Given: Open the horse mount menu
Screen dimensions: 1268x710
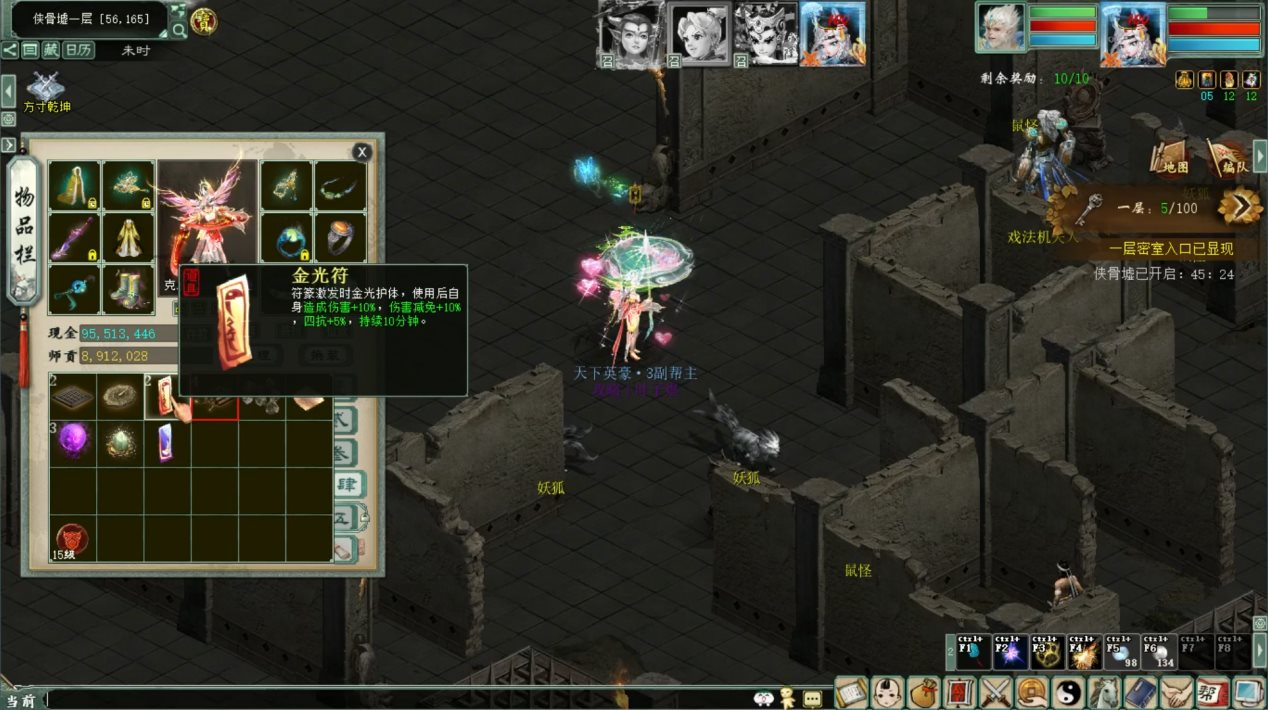Looking at the screenshot, I should pyautogui.click(x=1104, y=692).
